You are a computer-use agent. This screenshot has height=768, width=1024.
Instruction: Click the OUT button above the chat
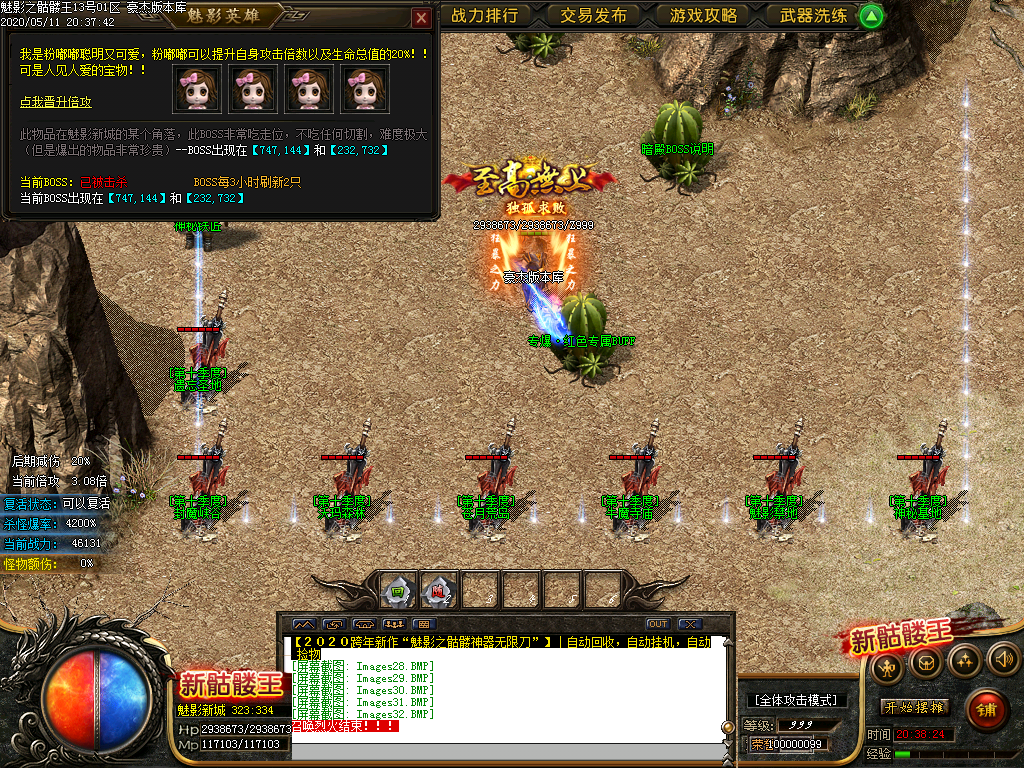(x=657, y=624)
